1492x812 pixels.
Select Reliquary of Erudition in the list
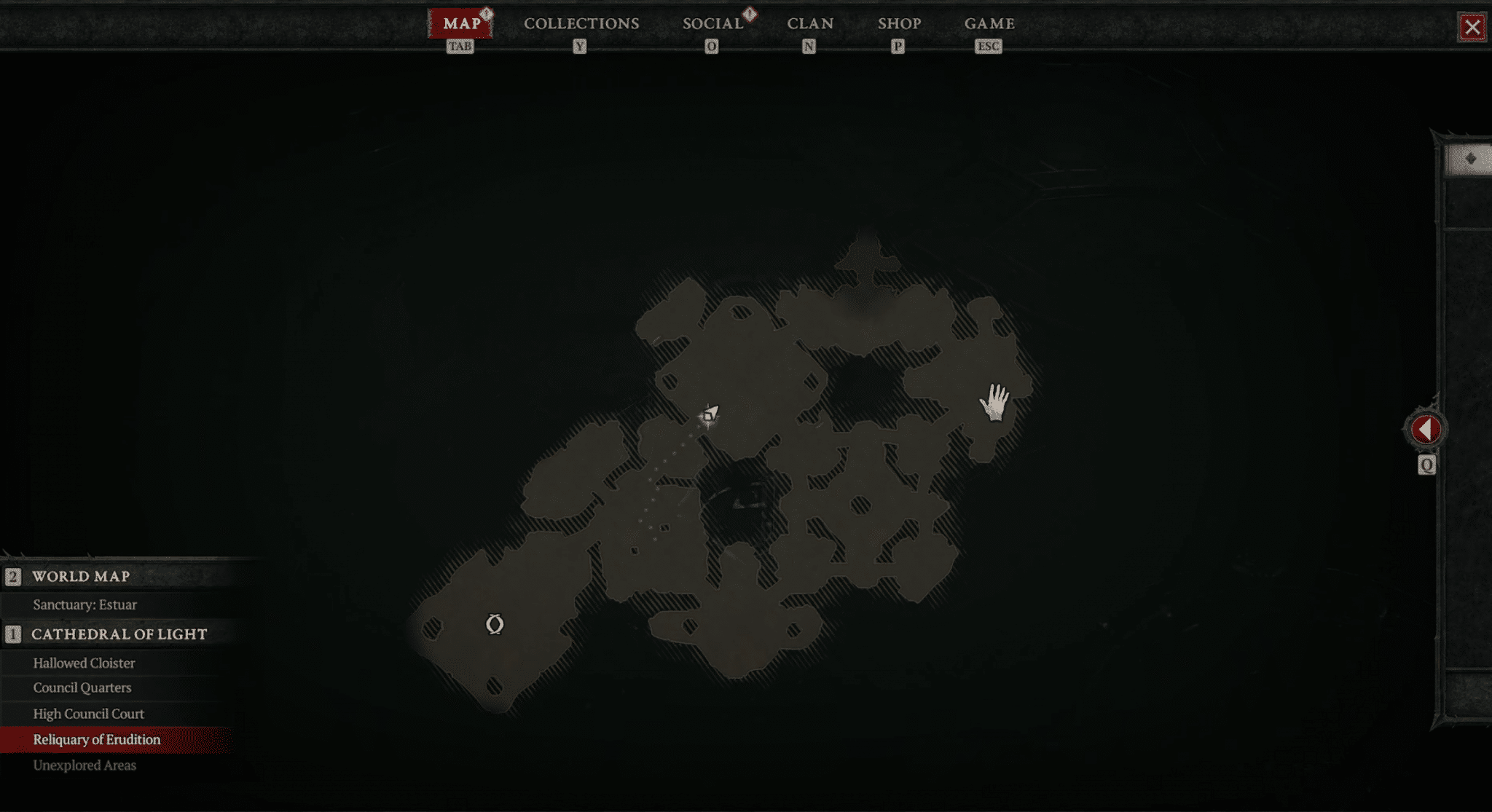coord(97,739)
